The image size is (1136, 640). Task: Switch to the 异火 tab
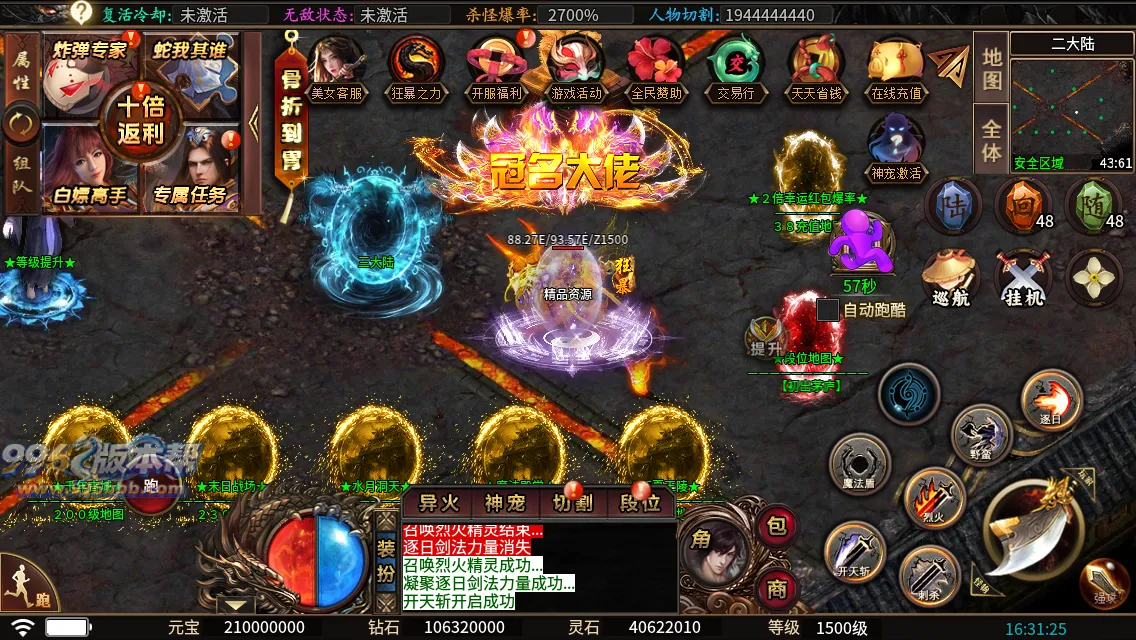tap(438, 503)
